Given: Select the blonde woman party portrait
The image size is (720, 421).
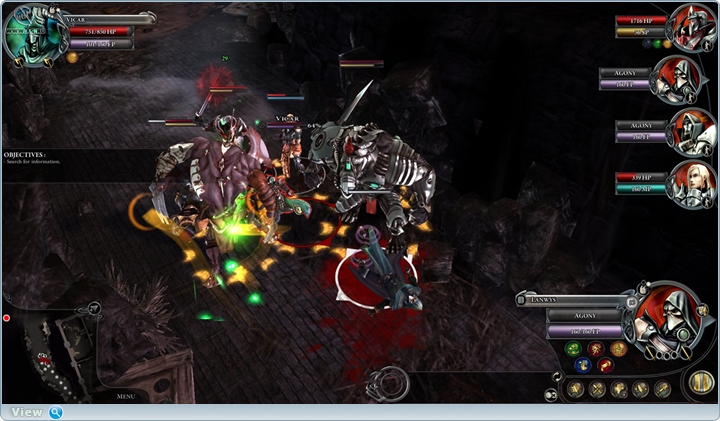Looking at the screenshot, I should click(692, 184).
